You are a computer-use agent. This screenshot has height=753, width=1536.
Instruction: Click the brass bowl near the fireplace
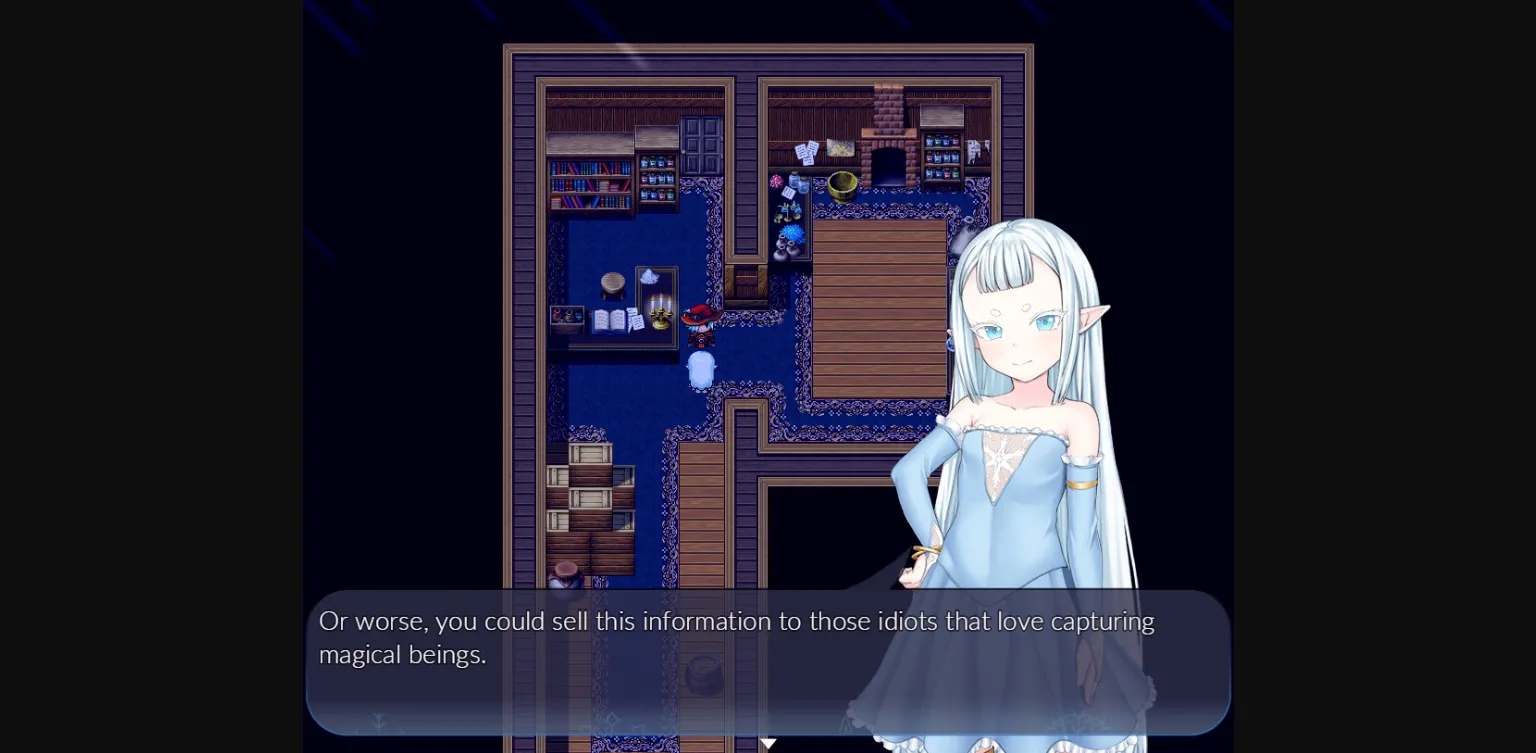tap(842, 187)
